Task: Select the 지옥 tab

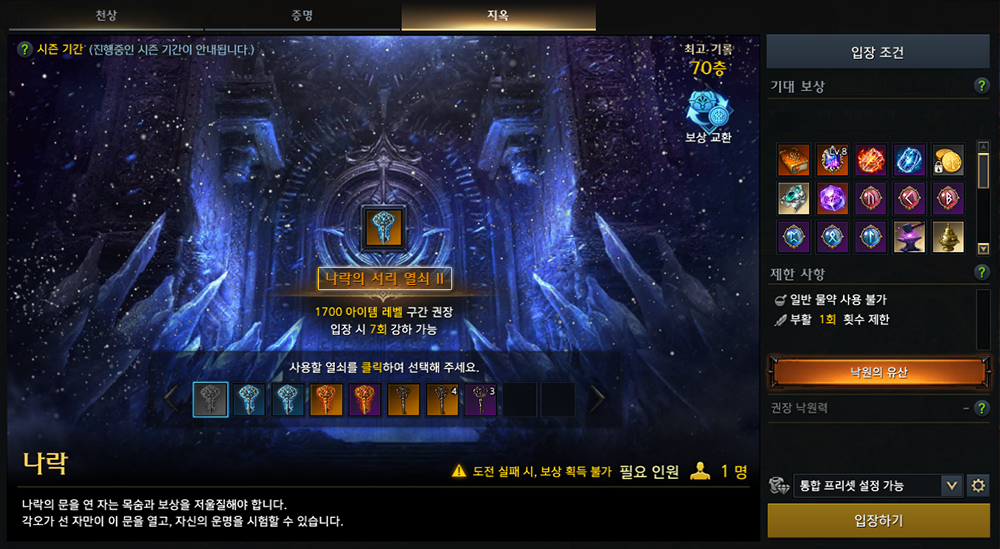Action: pos(498,16)
